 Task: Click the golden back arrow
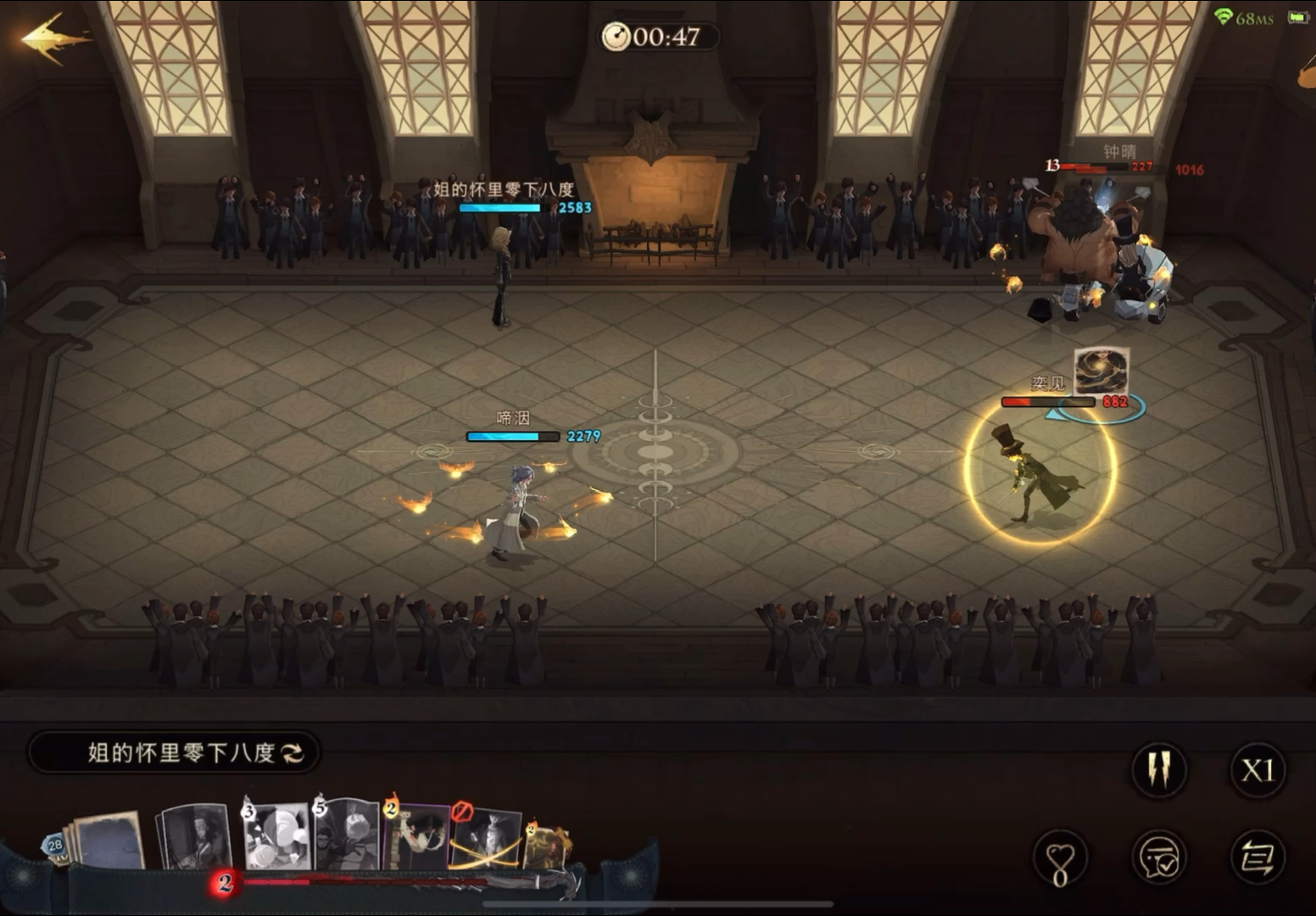tap(53, 39)
